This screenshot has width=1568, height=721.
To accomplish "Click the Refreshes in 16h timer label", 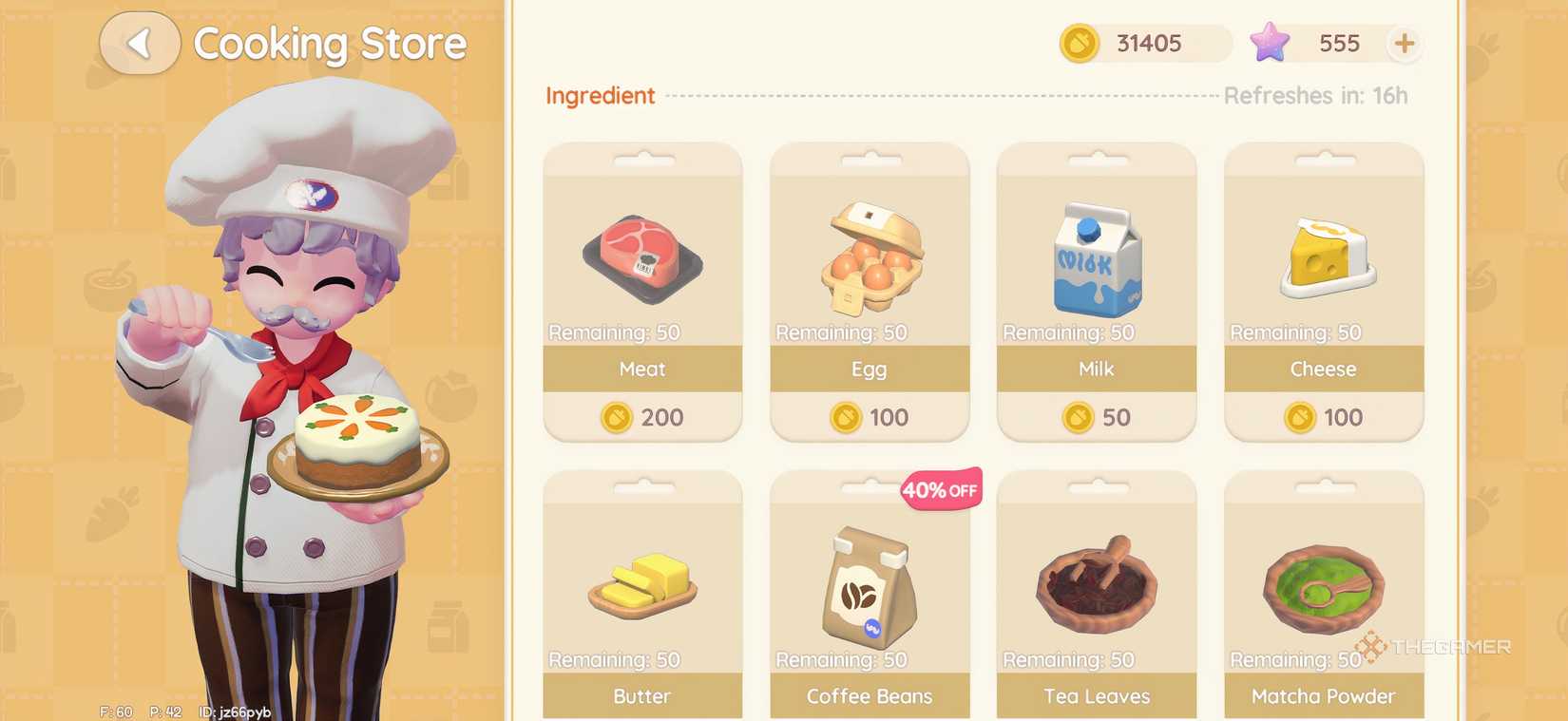I will (1316, 95).
